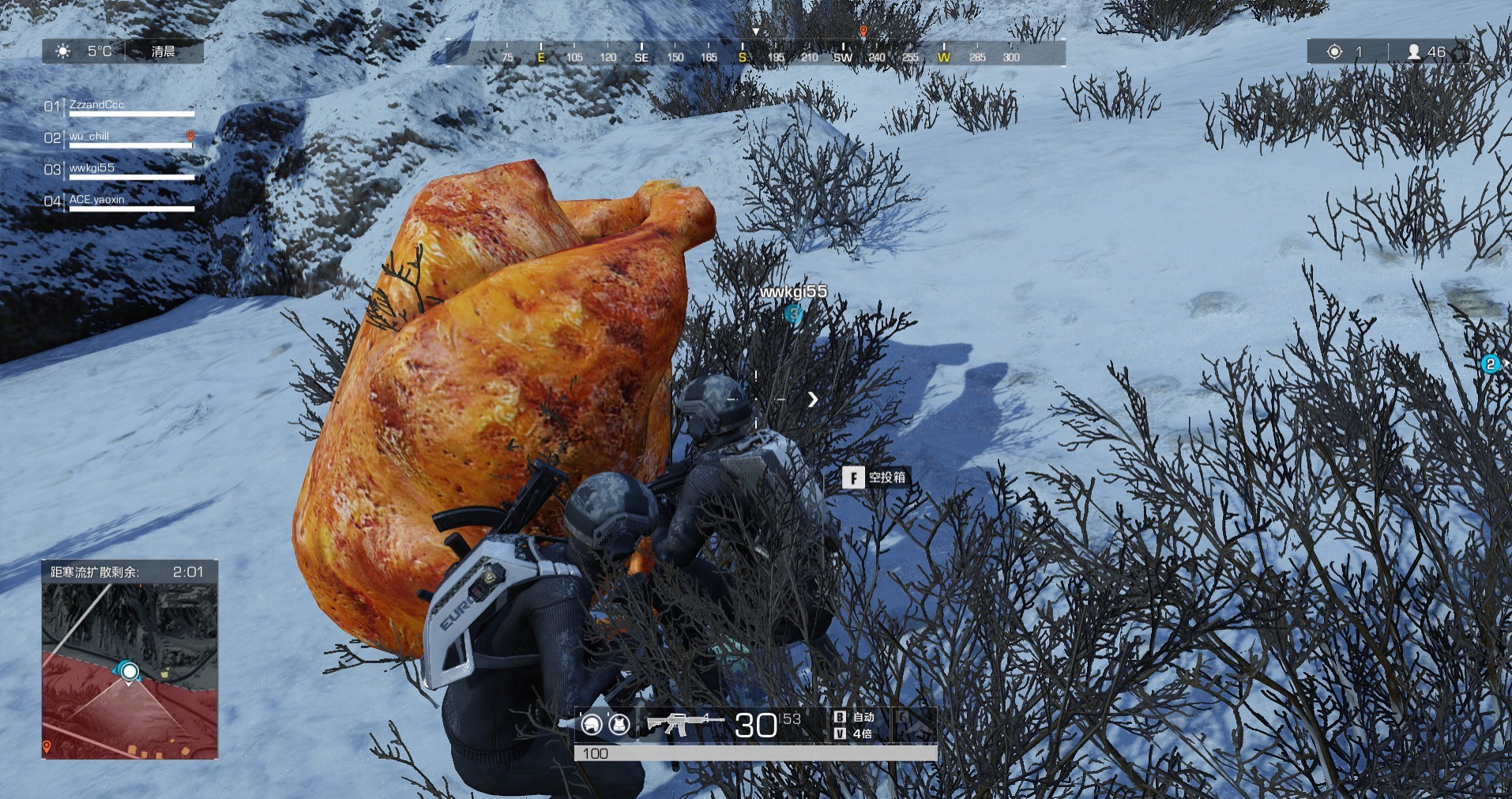Click the compass bearing strip

coord(756,56)
